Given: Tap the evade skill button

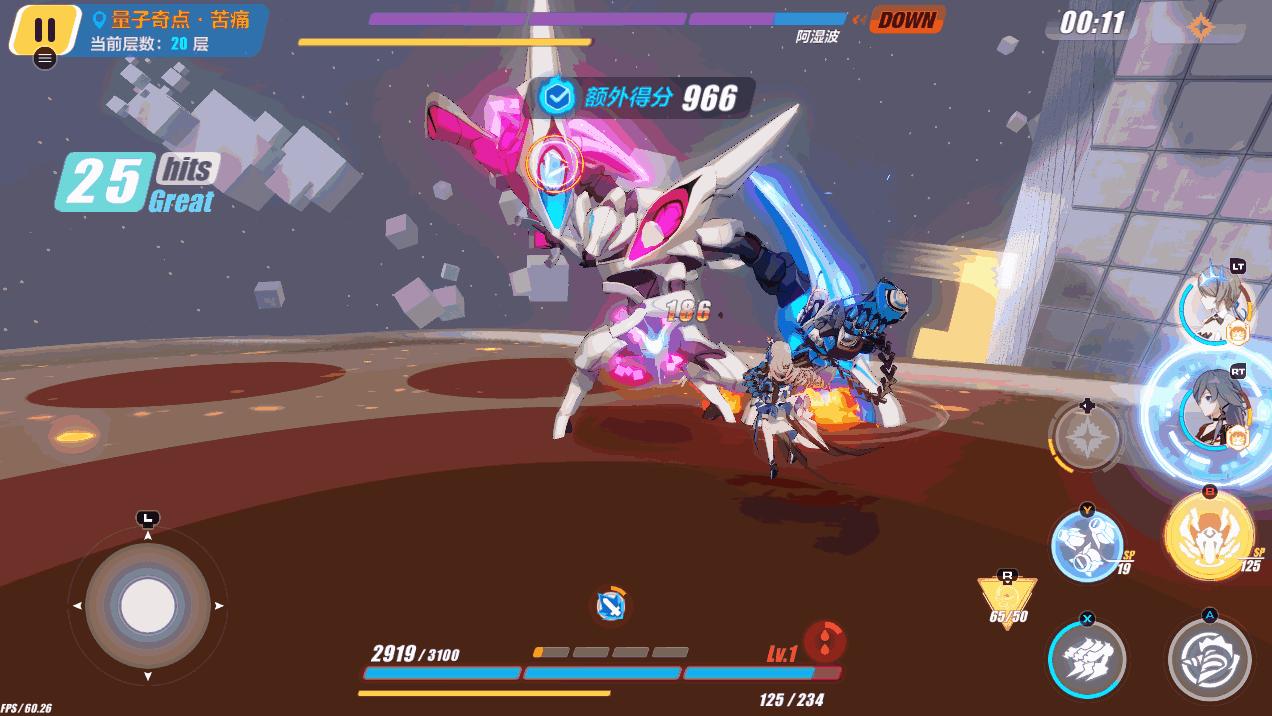Looking at the screenshot, I should pyautogui.click(x=1087, y=659).
